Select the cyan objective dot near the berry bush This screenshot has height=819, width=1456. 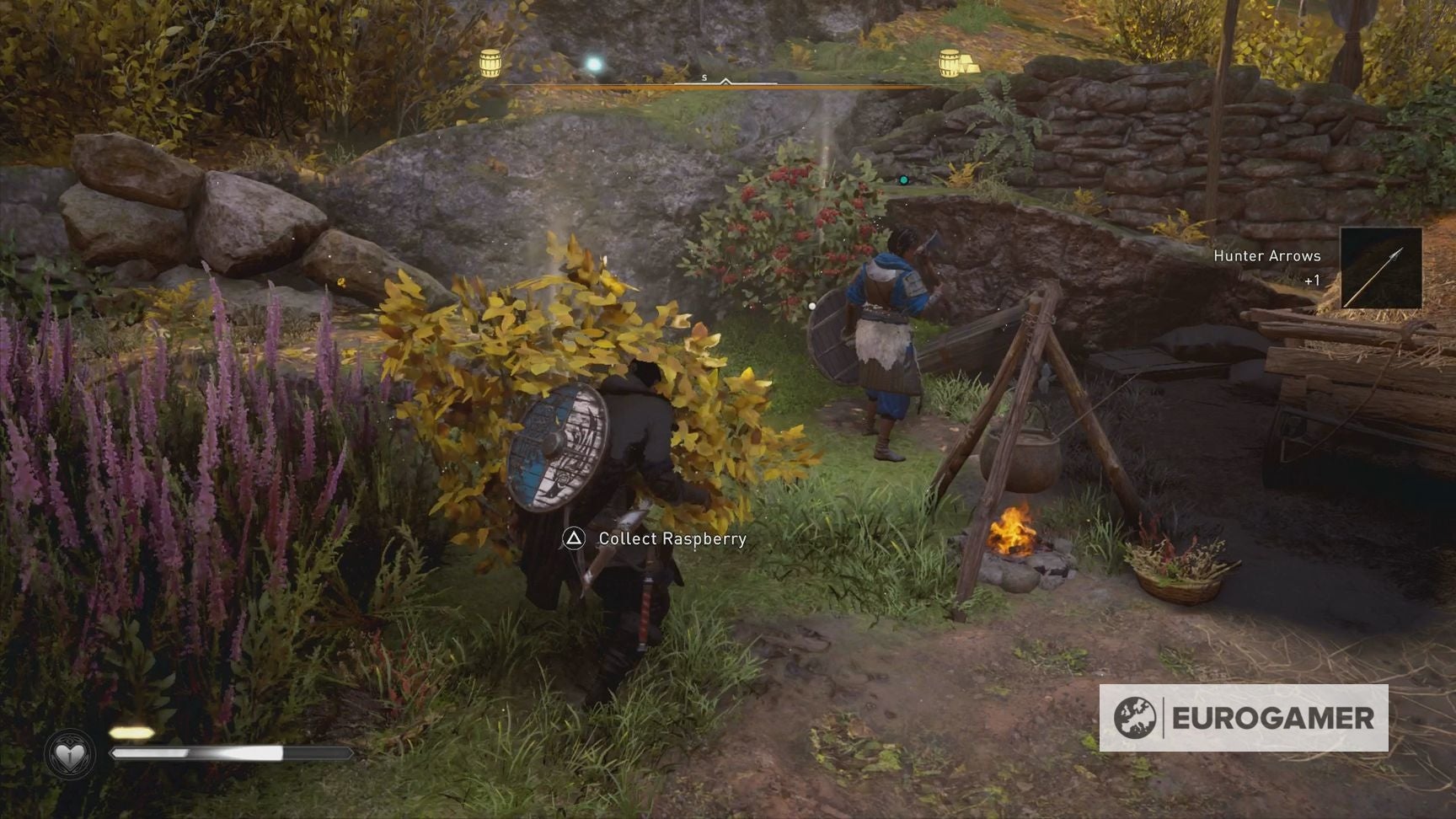click(x=902, y=178)
